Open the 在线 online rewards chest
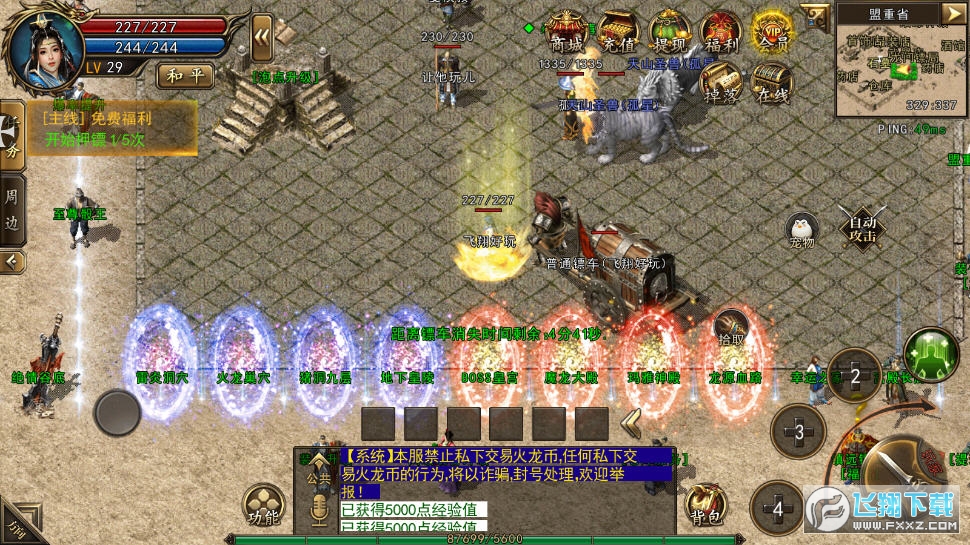The height and width of the screenshot is (545, 970). (x=771, y=84)
